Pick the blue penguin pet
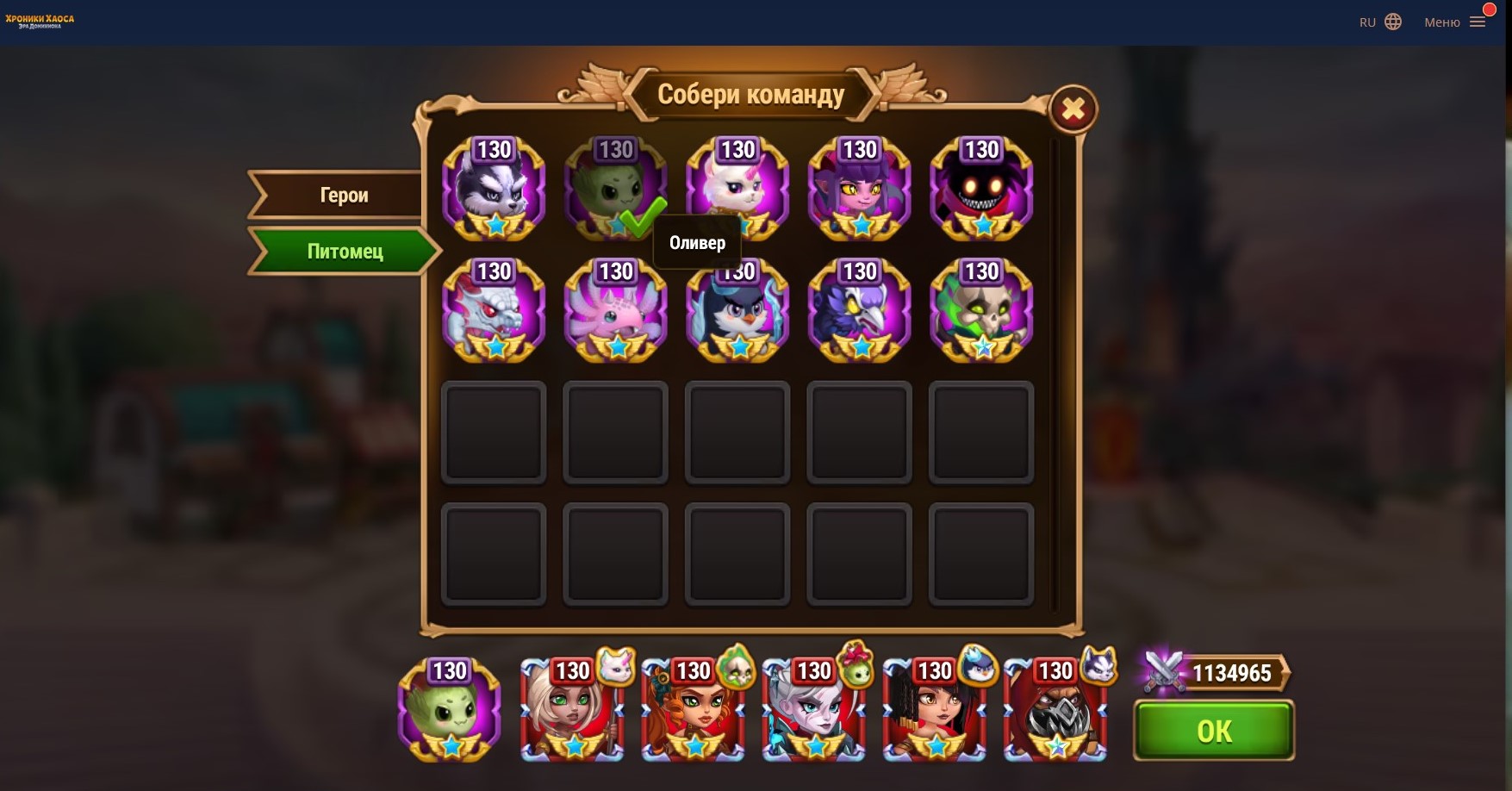Screen dimensions: 1512x791 click(x=737, y=311)
